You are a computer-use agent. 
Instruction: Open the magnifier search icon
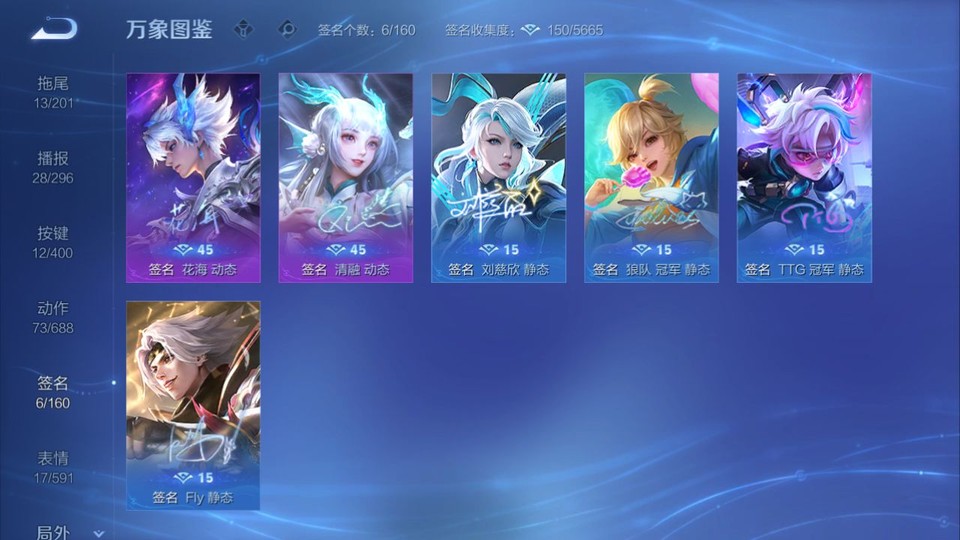[x=287, y=29]
